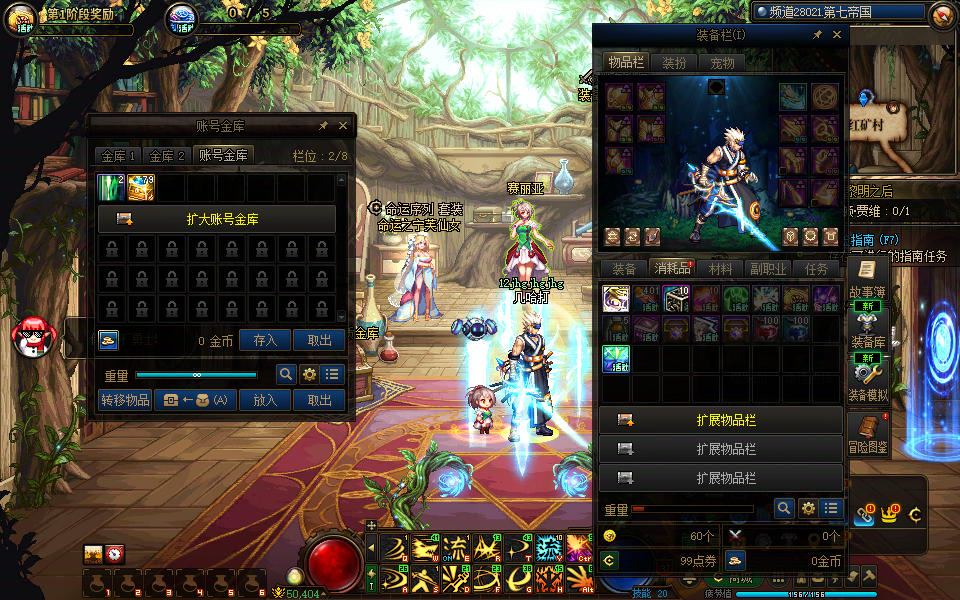Show the 装备 equipment inventory tab

624,268
